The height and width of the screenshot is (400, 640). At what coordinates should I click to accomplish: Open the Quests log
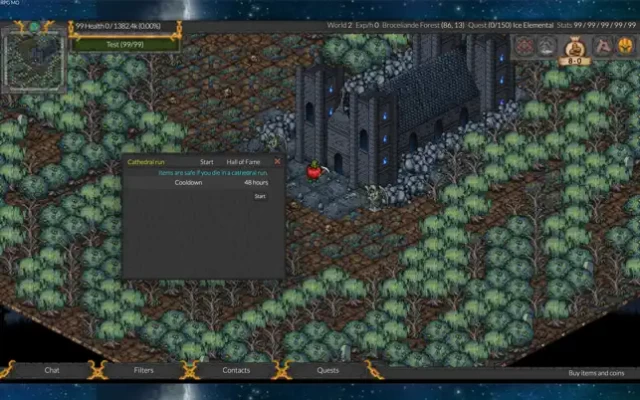click(328, 370)
